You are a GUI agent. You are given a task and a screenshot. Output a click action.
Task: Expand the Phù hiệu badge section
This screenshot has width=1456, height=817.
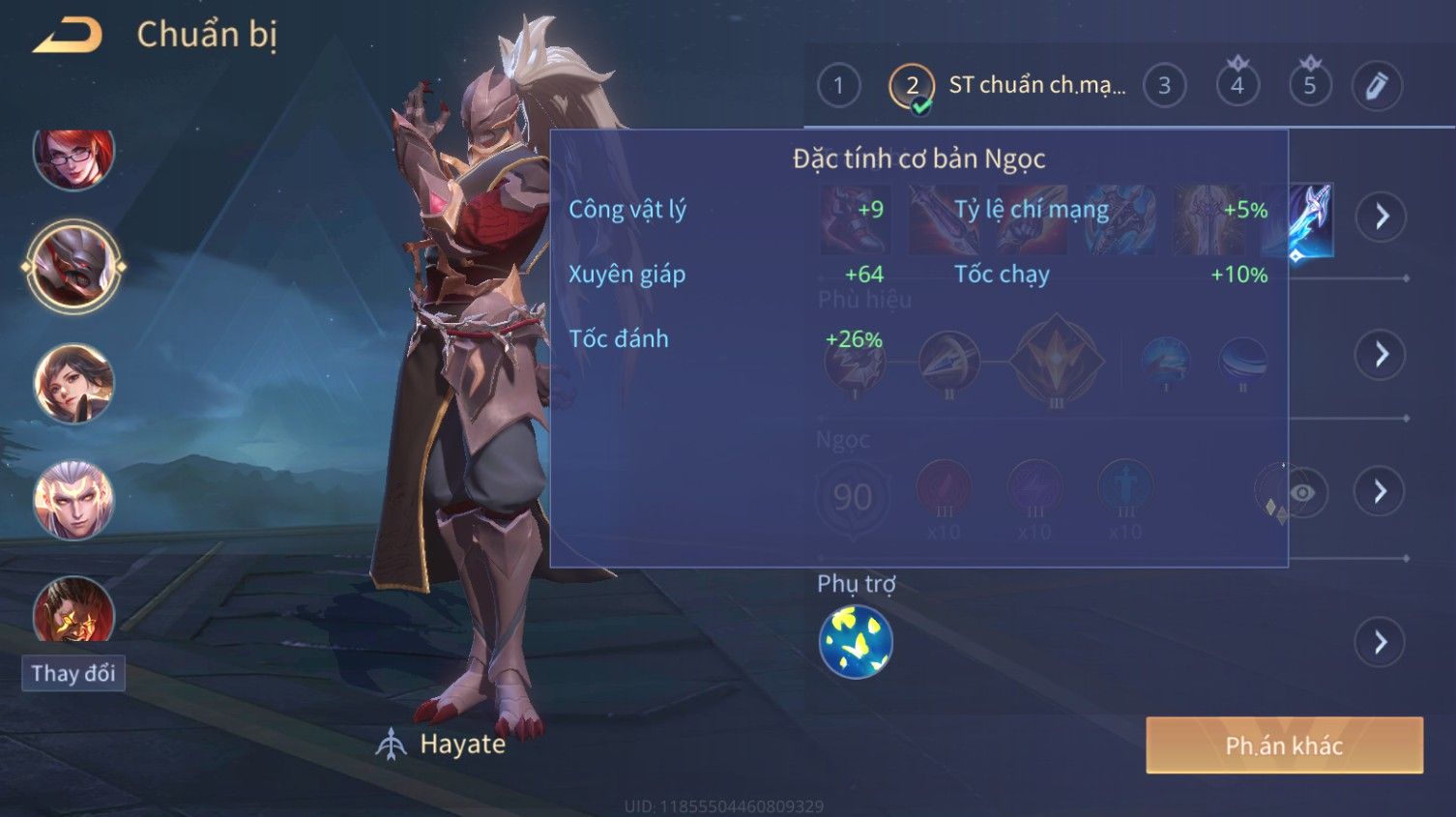[x=1381, y=354]
